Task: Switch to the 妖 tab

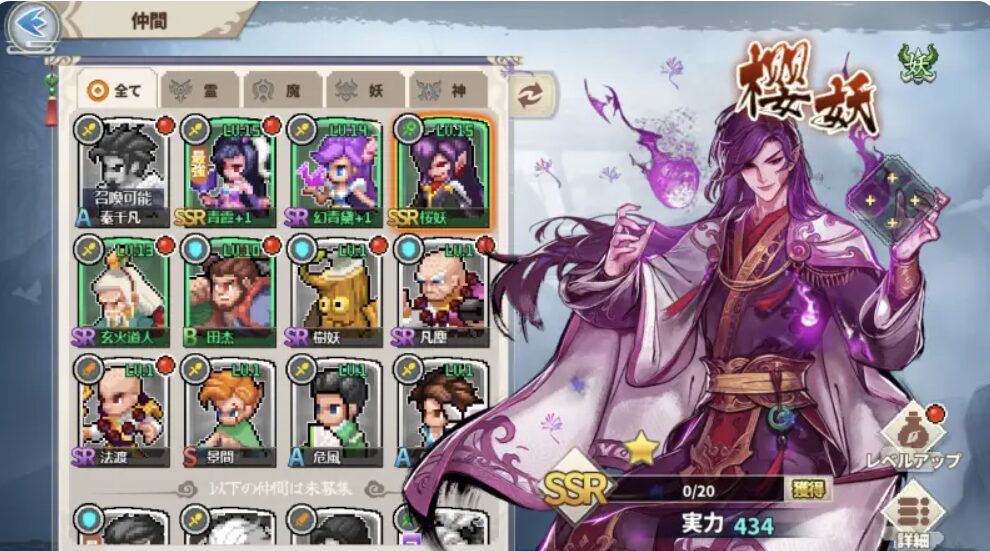Action: point(365,90)
